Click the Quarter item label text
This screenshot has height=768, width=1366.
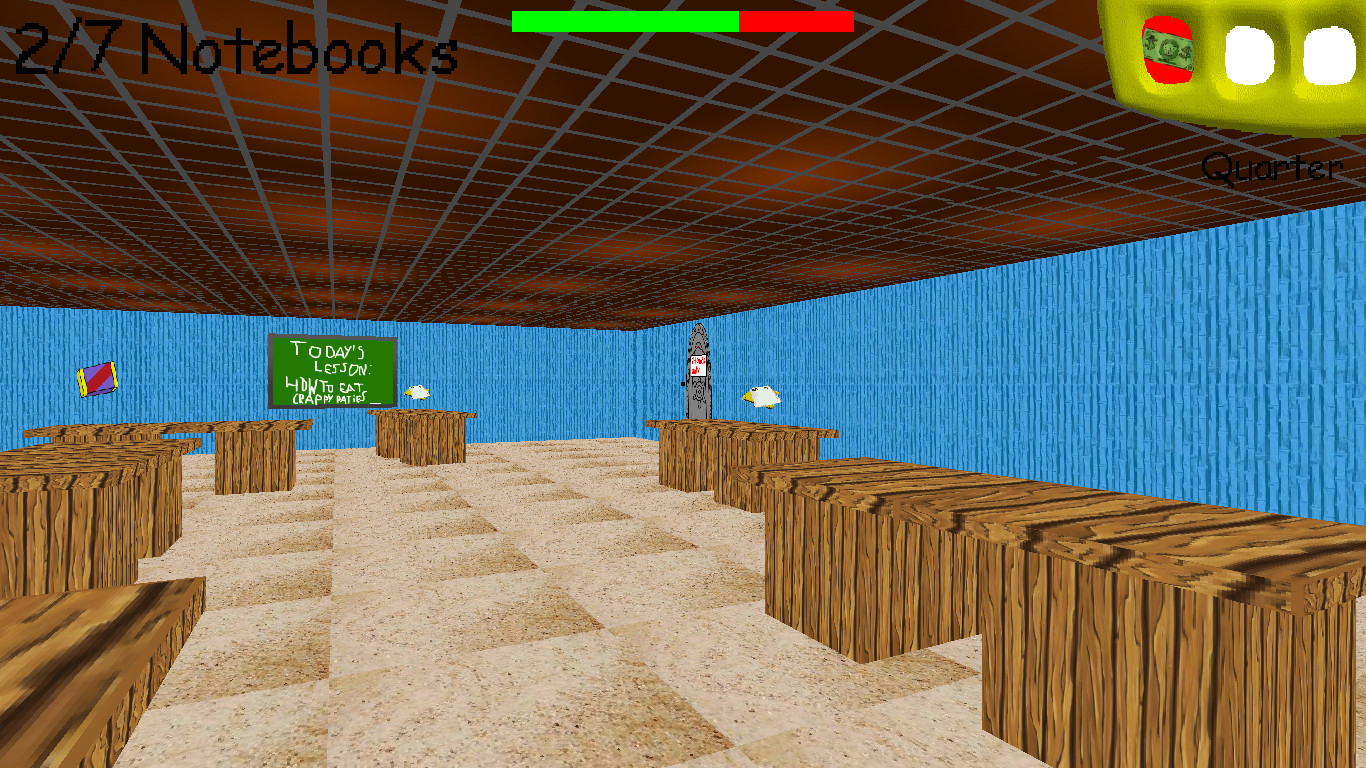tap(1271, 167)
